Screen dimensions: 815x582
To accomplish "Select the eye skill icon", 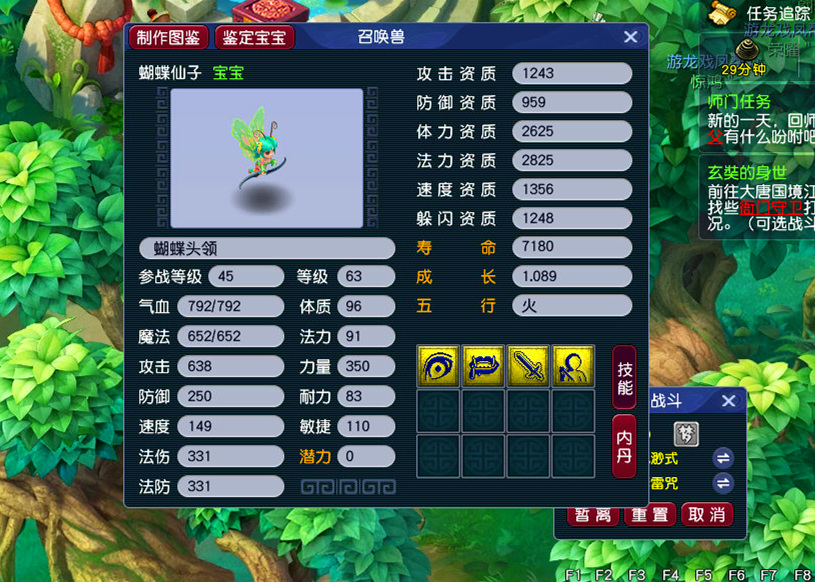I will click(x=438, y=366).
